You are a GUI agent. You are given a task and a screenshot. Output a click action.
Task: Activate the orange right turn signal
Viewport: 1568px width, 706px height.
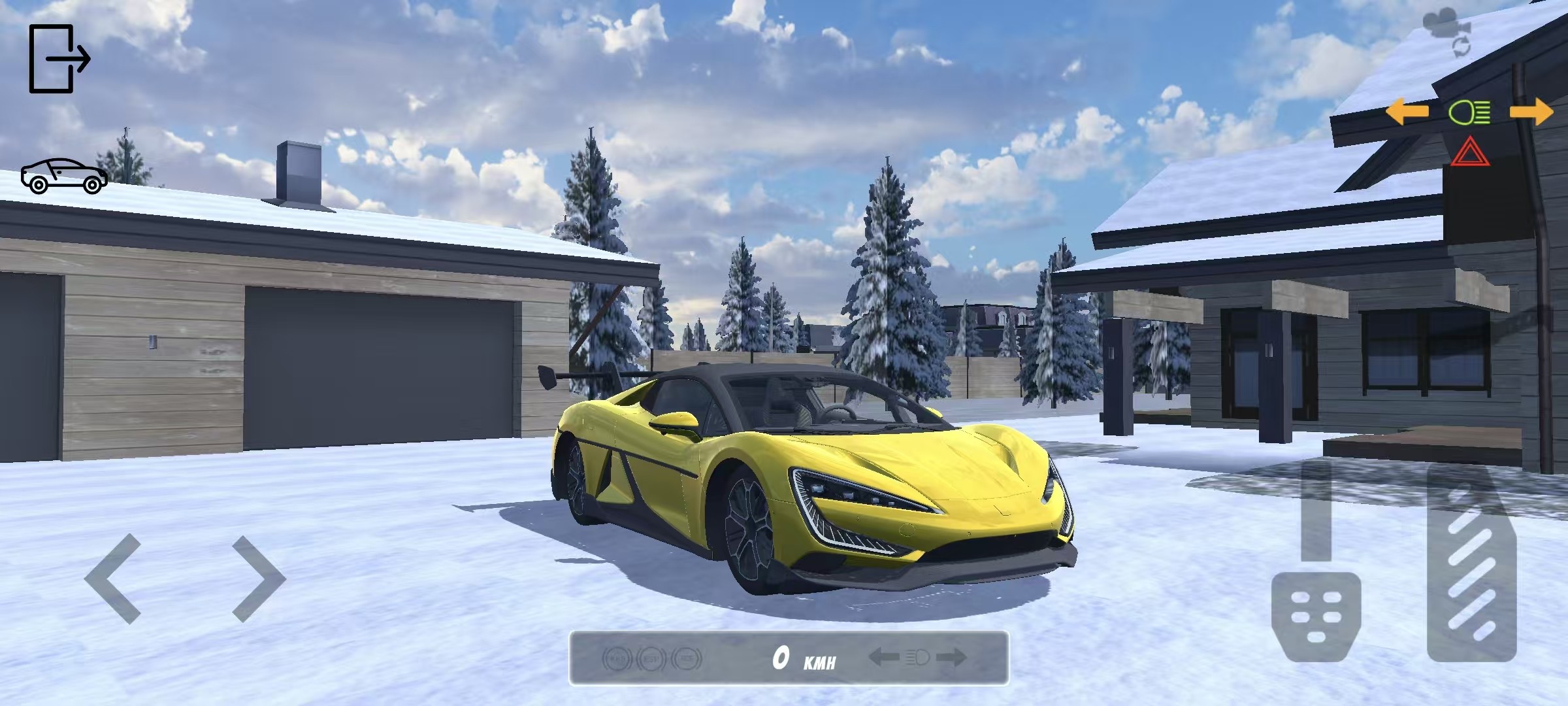(1531, 112)
